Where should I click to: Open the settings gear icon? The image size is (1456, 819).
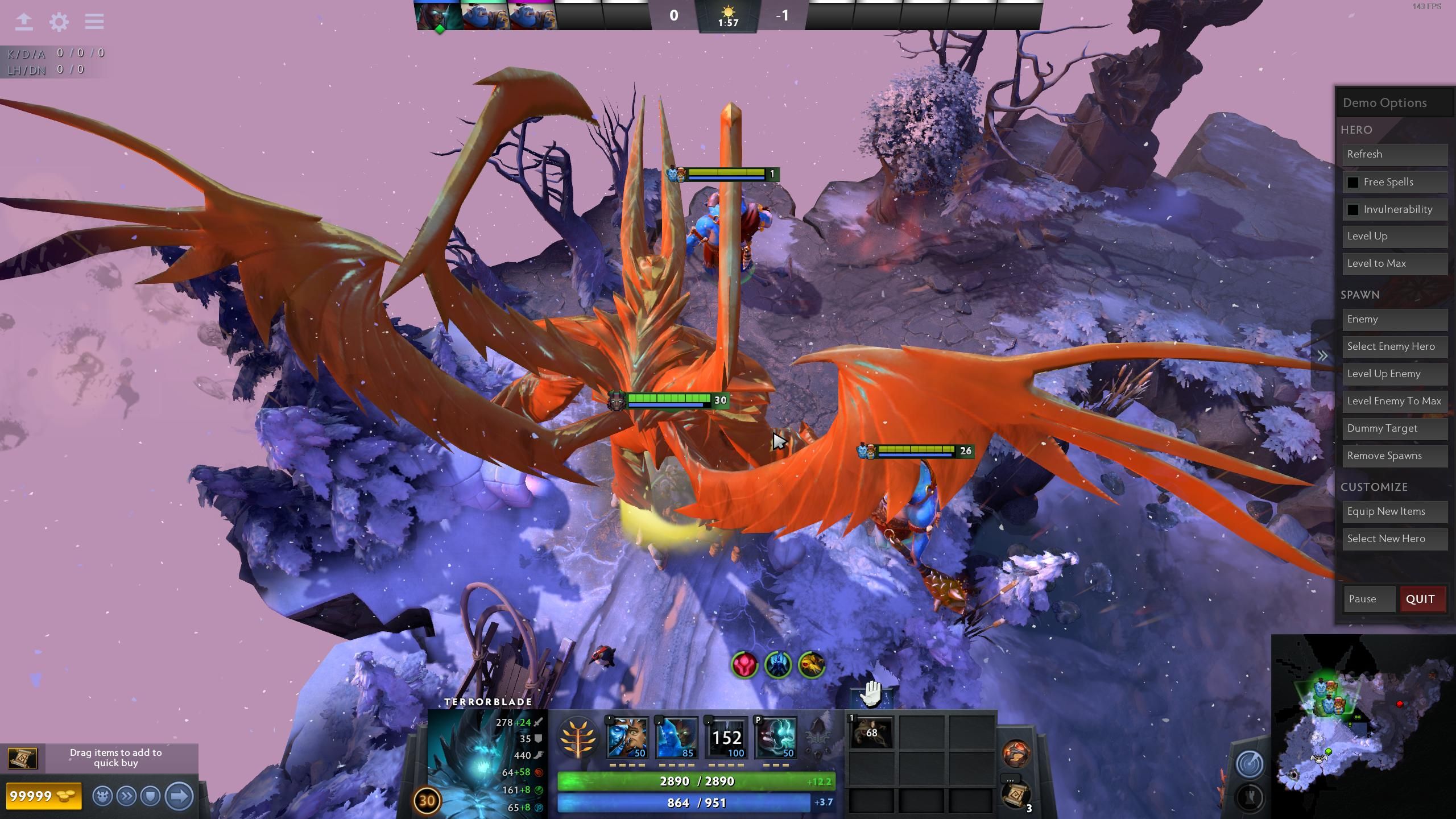(x=59, y=22)
